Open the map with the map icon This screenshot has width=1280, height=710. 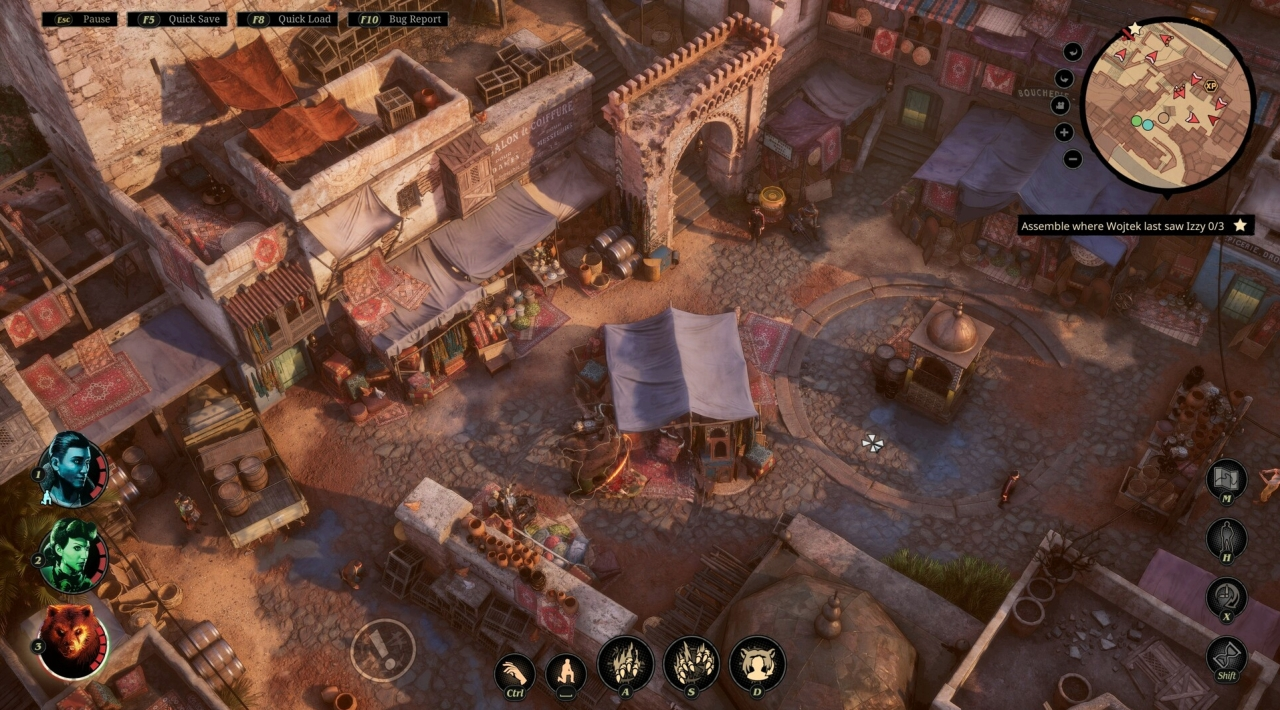1226,481
